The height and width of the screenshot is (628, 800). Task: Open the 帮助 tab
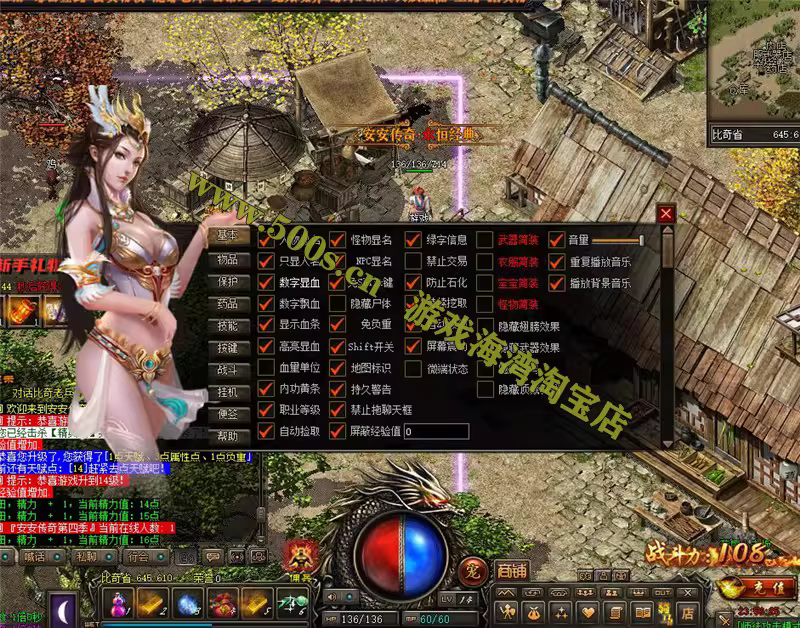tap(228, 436)
